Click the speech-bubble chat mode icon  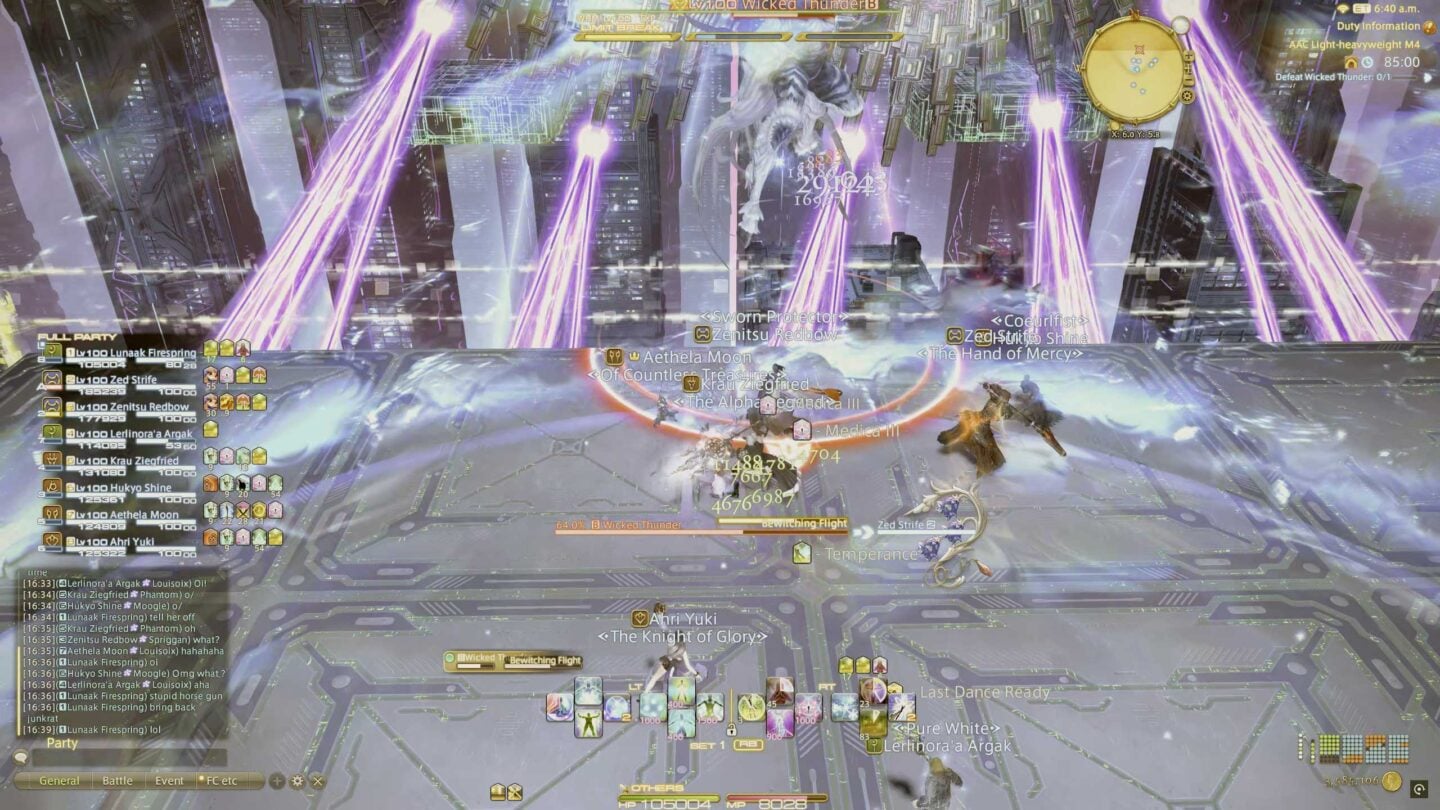(20, 758)
